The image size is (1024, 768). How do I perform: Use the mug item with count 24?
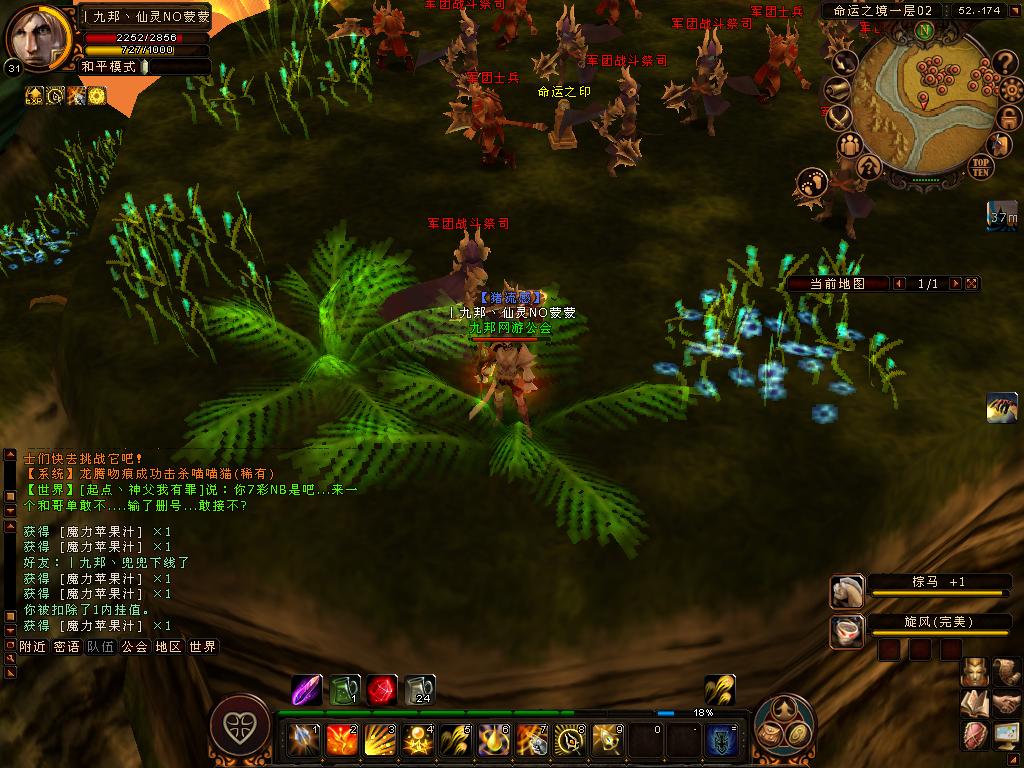point(420,690)
